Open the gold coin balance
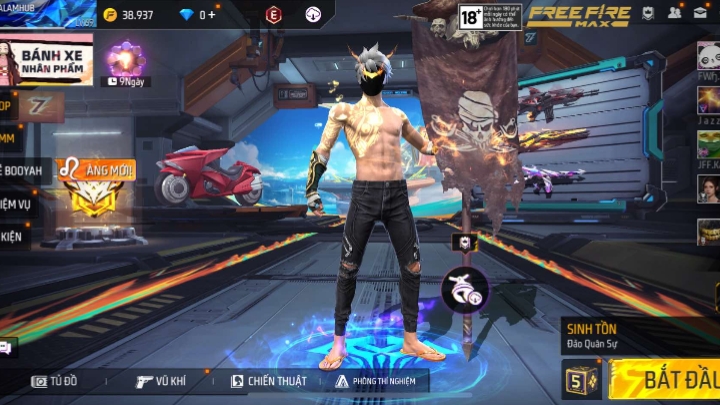Viewport: 720px width, 405px height. (129, 15)
